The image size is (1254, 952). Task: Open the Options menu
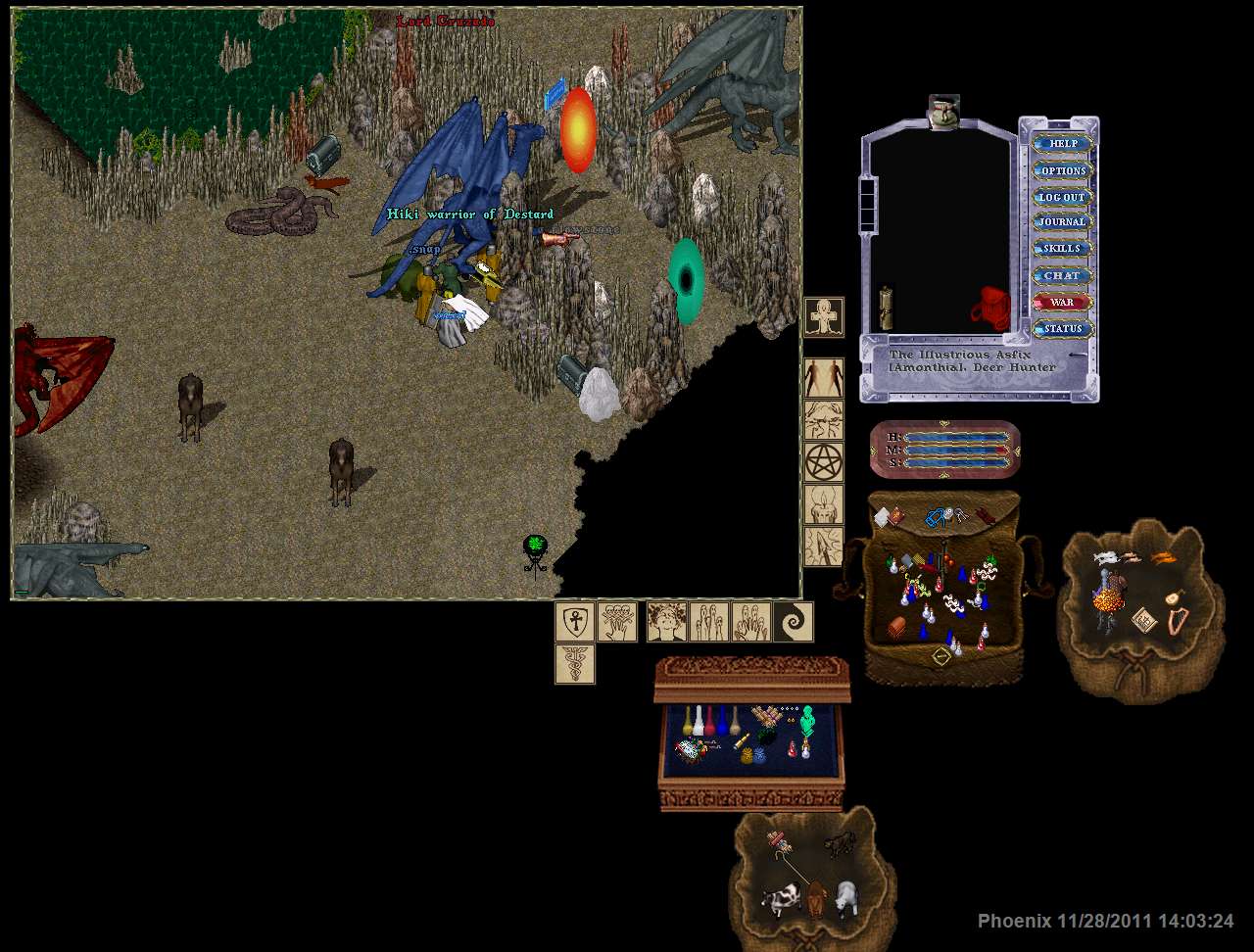pos(1063,170)
